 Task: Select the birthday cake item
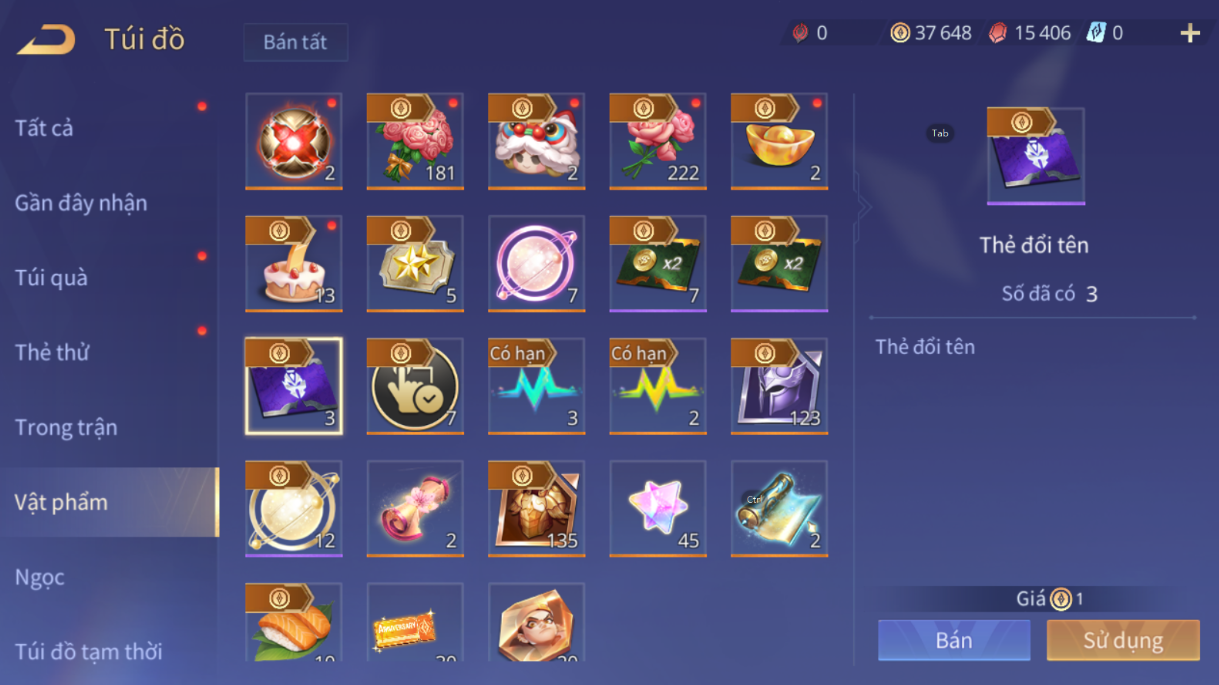click(x=294, y=264)
